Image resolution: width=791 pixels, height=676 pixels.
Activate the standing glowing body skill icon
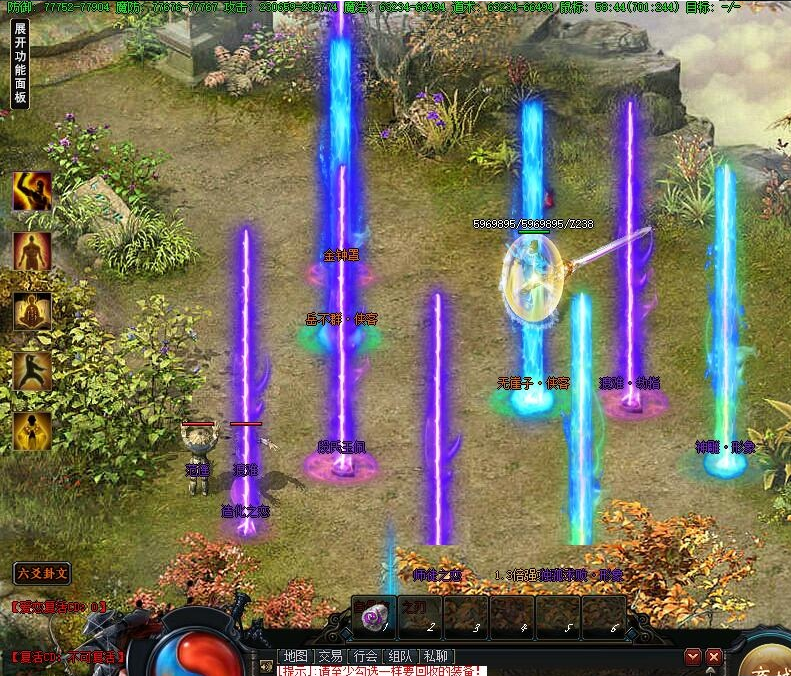(x=32, y=251)
